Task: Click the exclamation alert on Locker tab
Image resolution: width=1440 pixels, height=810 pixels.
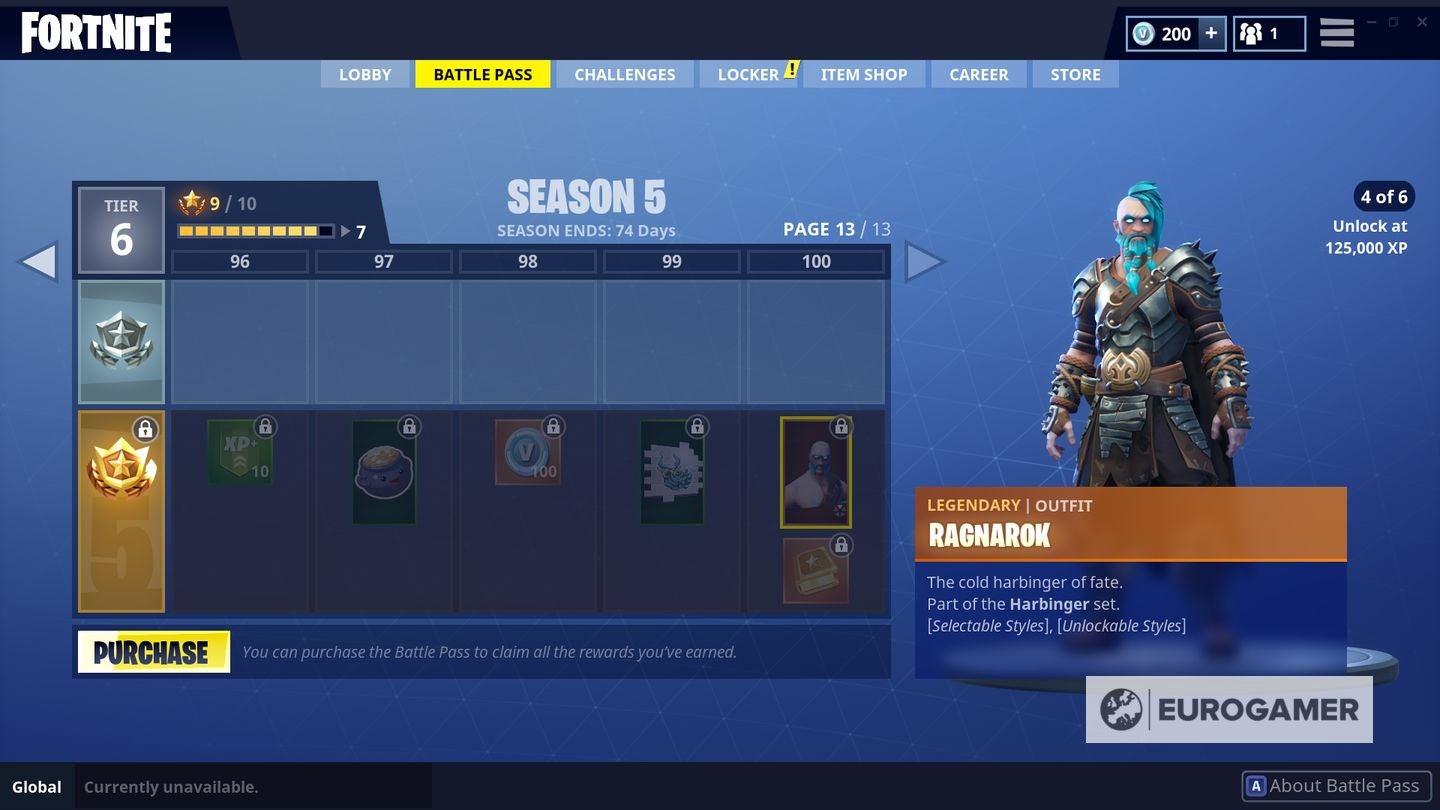Action: (791, 68)
